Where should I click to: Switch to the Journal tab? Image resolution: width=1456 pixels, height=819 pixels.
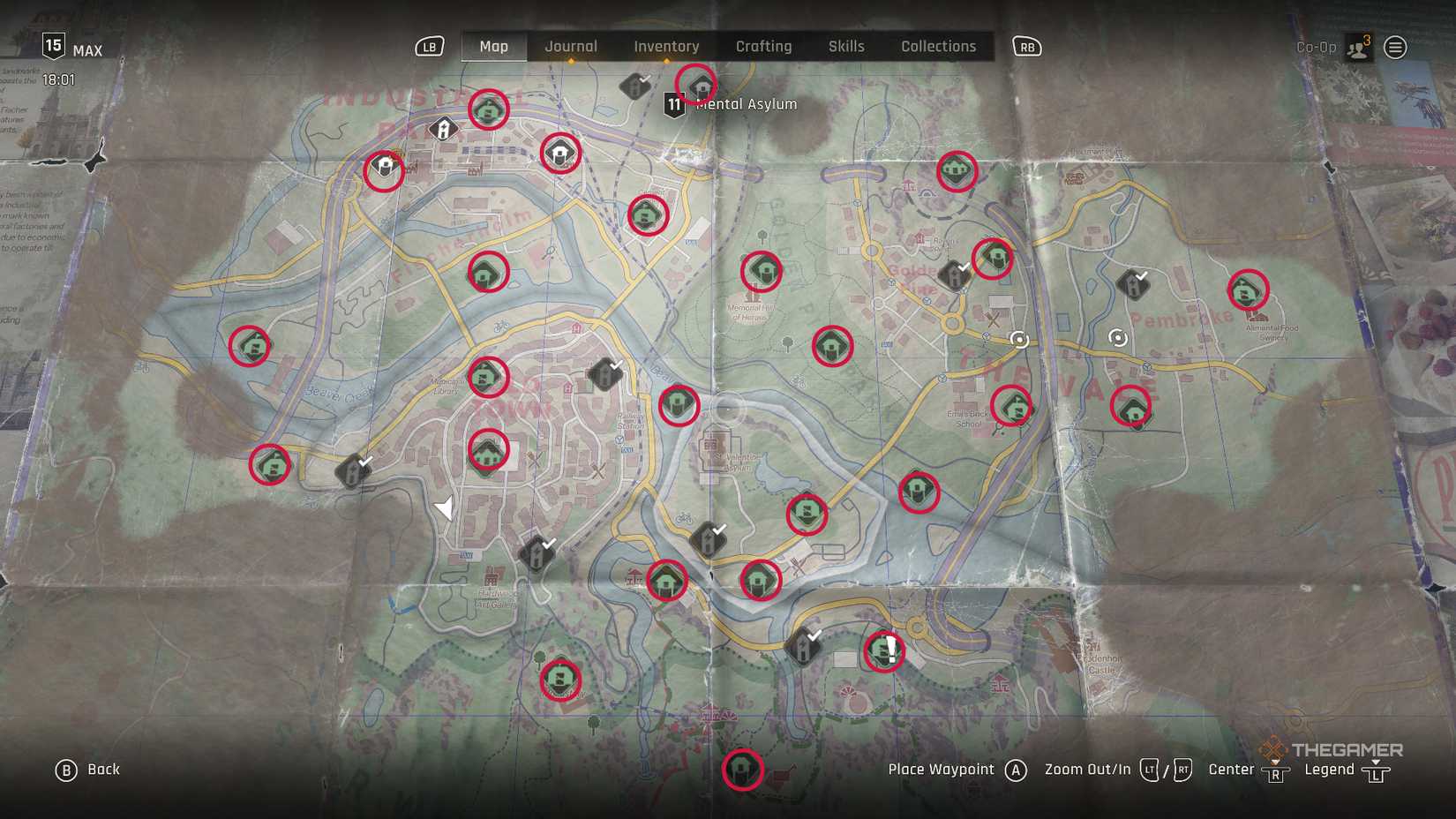571,46
